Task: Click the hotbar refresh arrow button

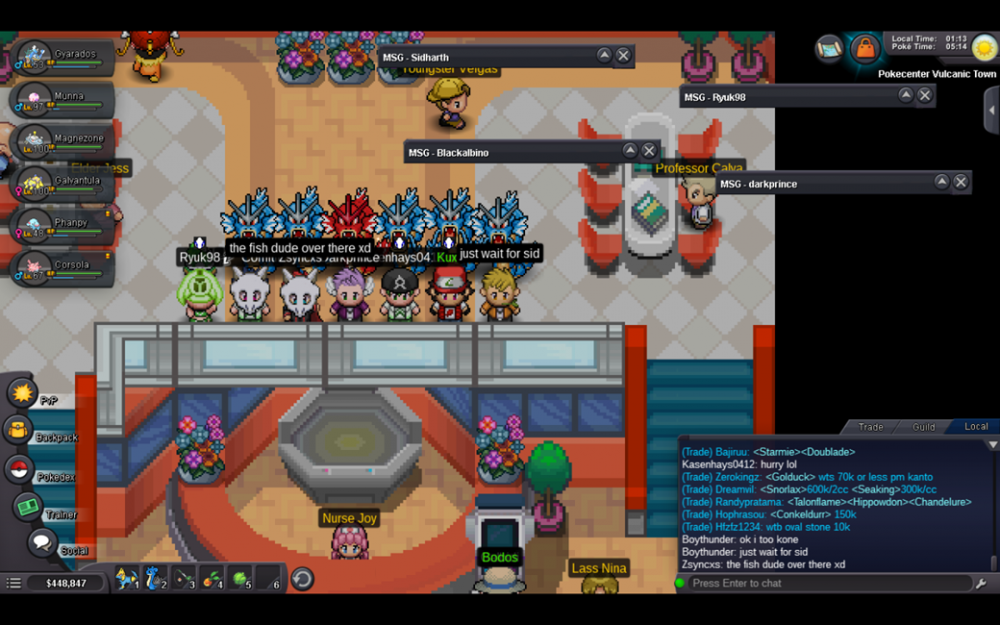Action: (302, 579)
